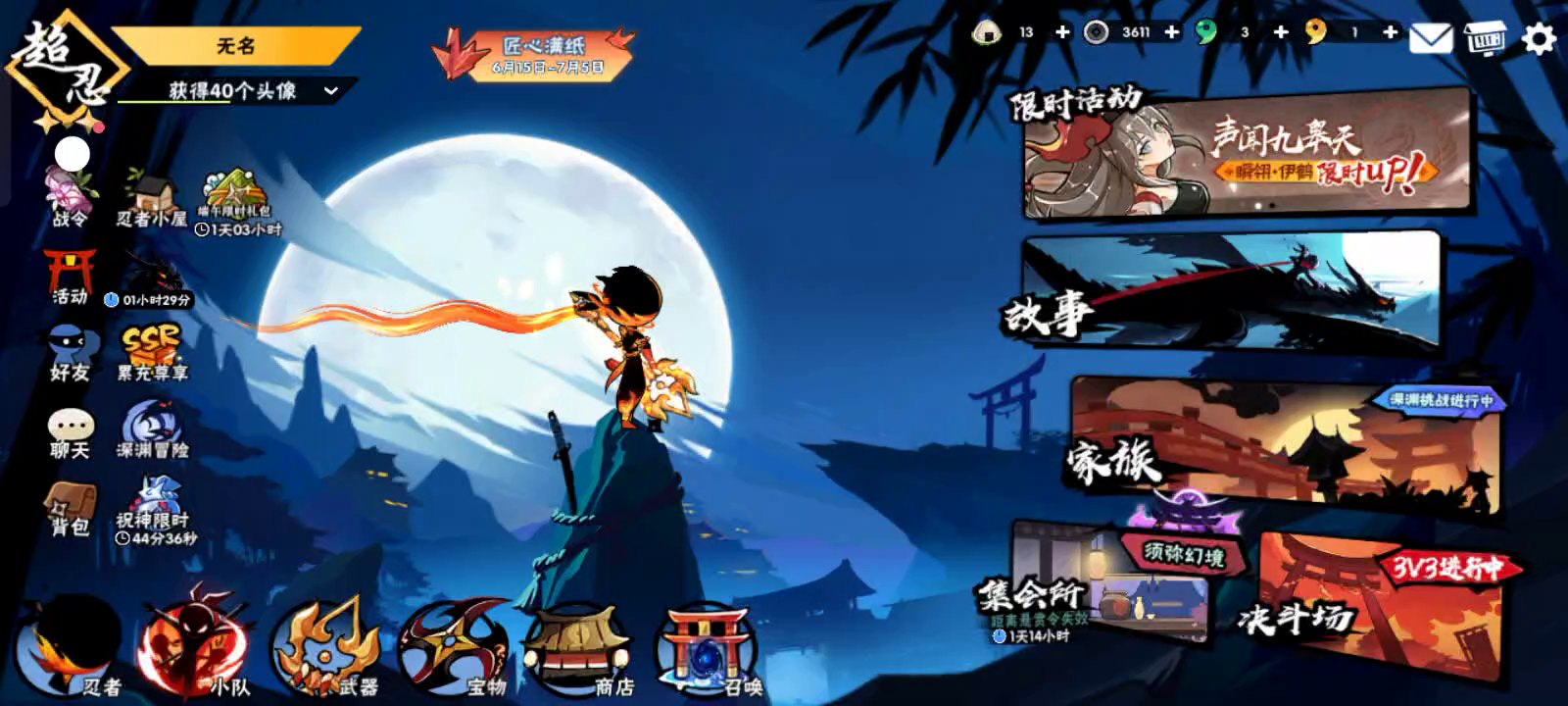
Task: Open the 战令 battle pass
Action: [71, 196]
